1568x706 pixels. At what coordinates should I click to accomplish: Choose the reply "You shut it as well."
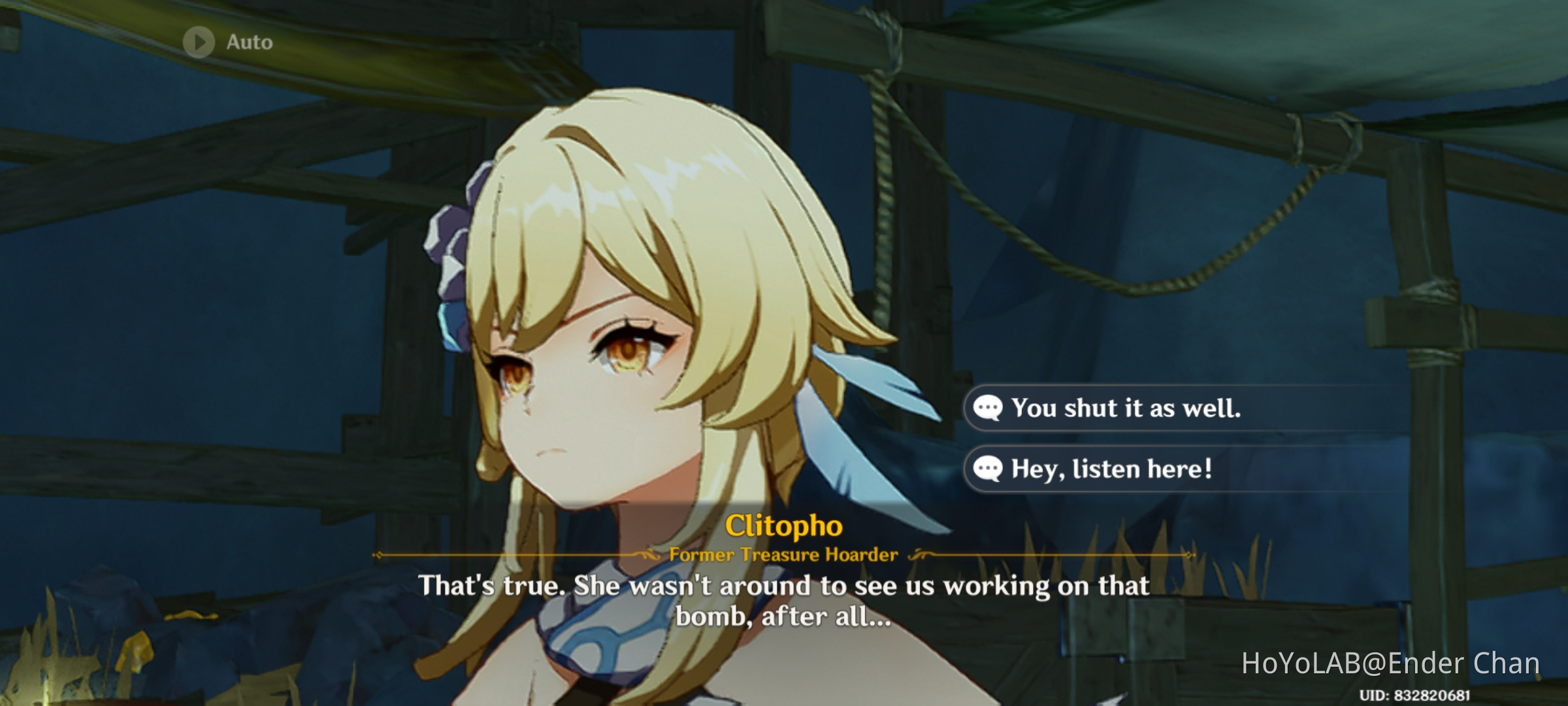(x=1125, y=409)
